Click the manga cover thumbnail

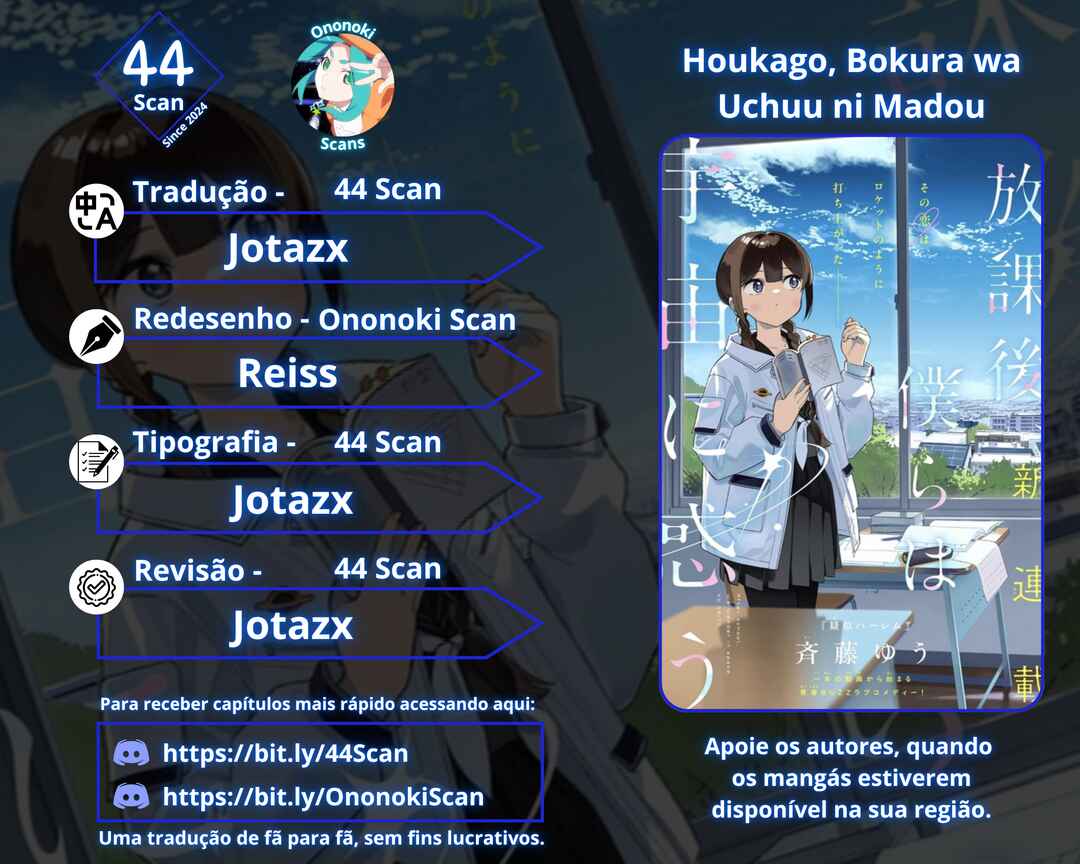[x=851, y=422]
